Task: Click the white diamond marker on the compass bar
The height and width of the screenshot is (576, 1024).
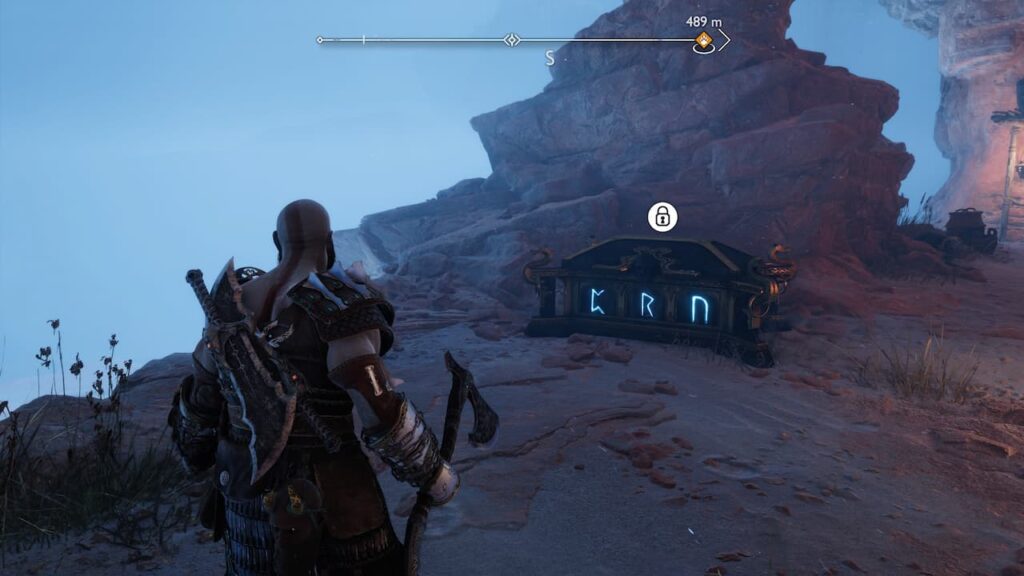Action: (x=512, y=41)
